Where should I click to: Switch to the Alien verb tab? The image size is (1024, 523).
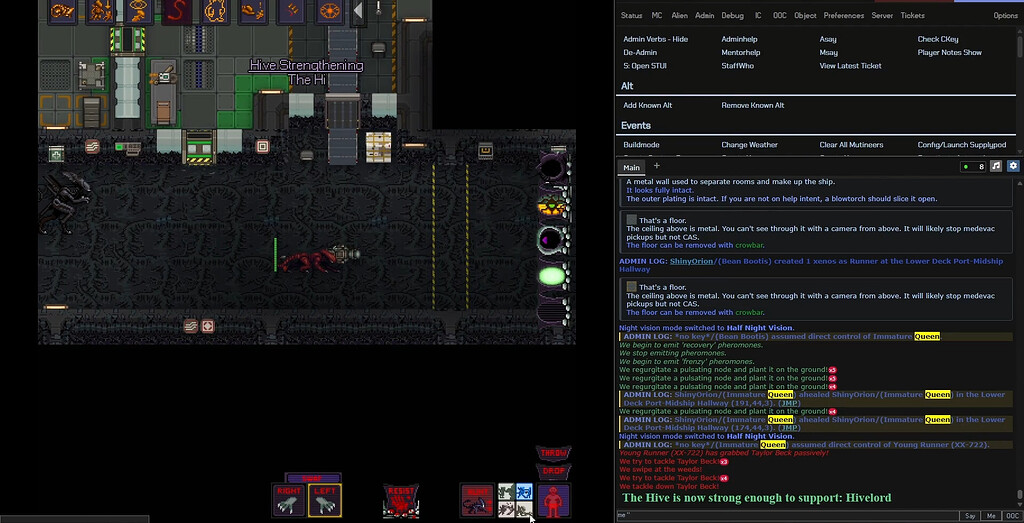pyautogui.click(x=679, y=16)
